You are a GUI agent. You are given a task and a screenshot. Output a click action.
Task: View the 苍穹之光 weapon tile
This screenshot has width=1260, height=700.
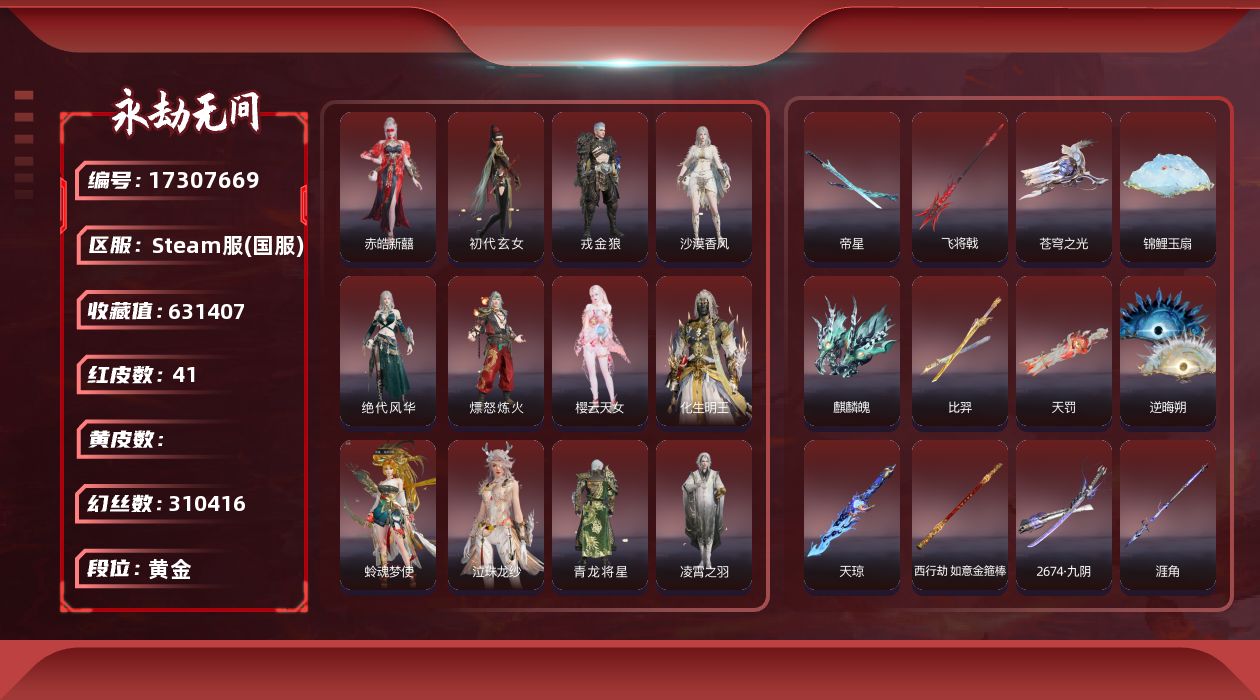[x=1064, y=187]
